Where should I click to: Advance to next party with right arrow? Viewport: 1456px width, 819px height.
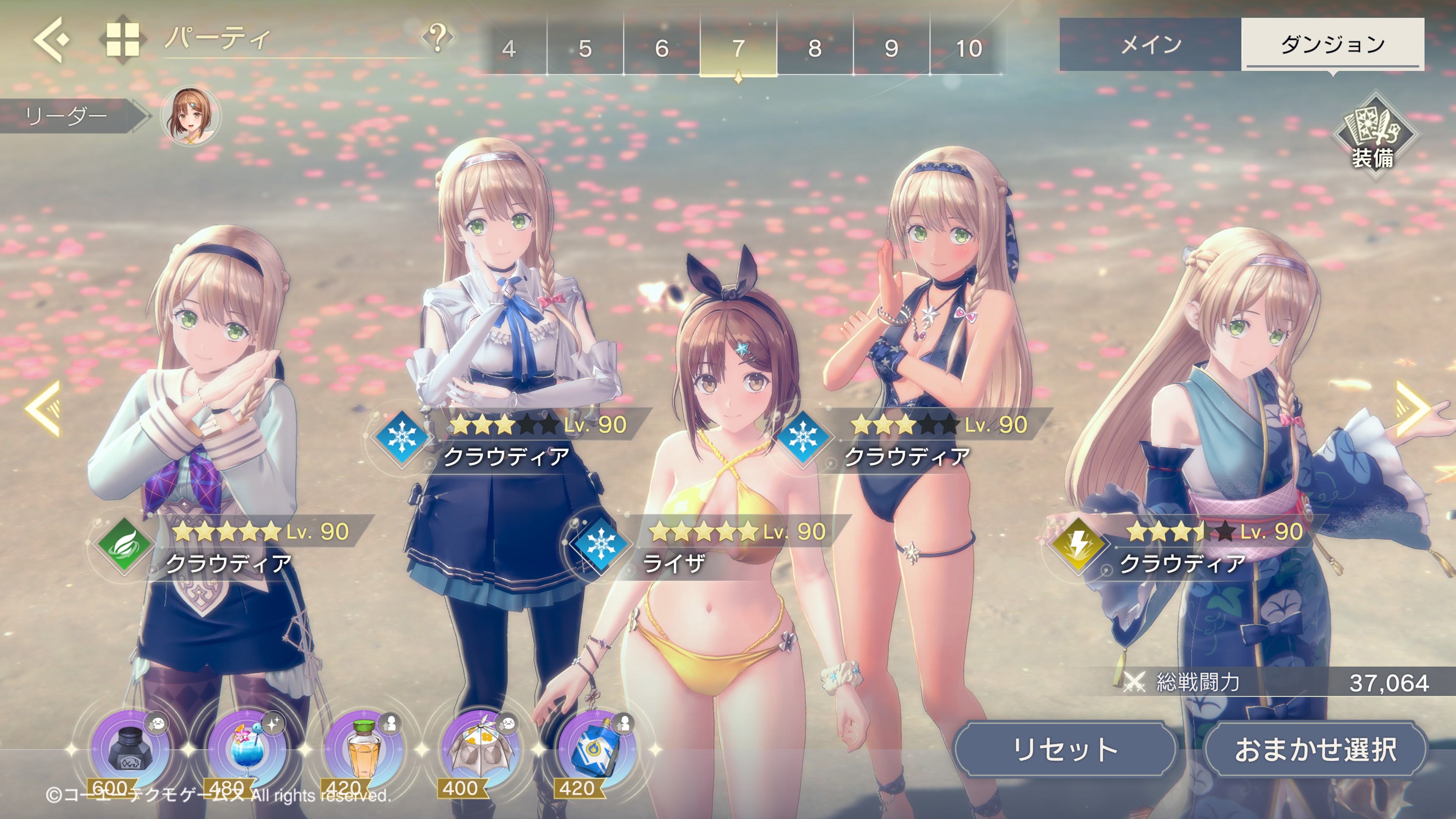[x=1412, y=408]
